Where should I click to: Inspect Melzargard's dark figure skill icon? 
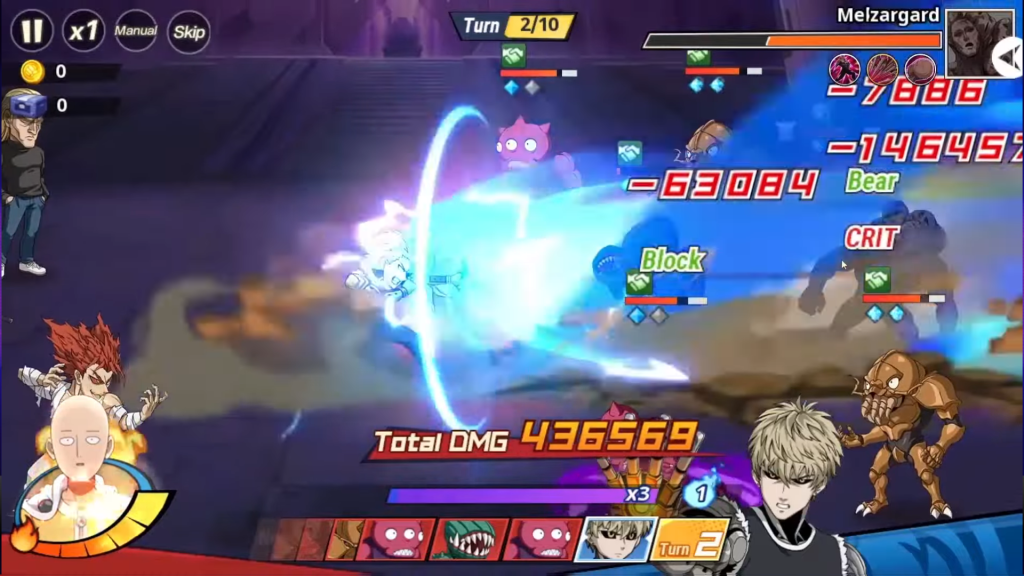click(x=845, y=69)
